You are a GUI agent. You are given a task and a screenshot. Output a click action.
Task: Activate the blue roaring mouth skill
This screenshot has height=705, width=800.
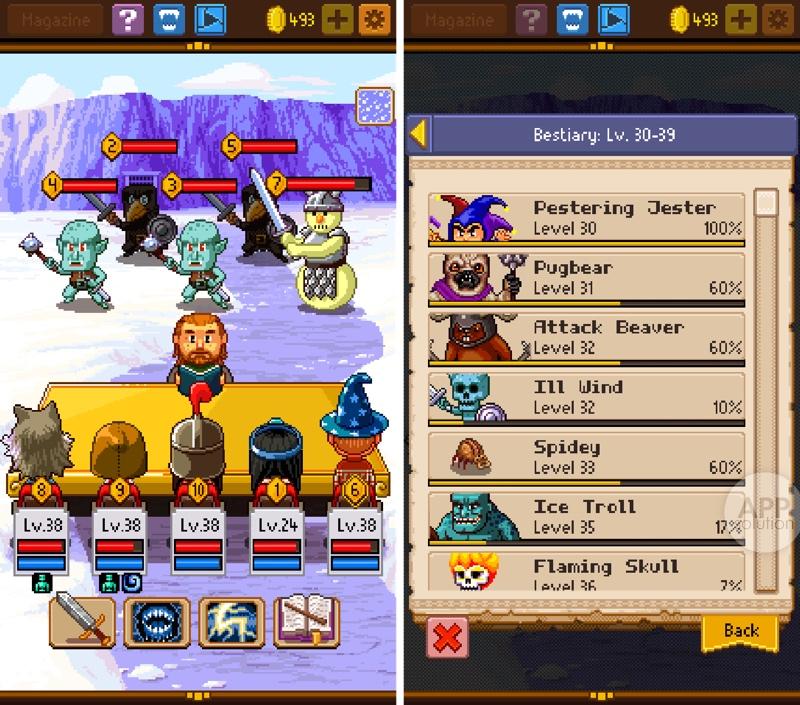click(155, 622)
